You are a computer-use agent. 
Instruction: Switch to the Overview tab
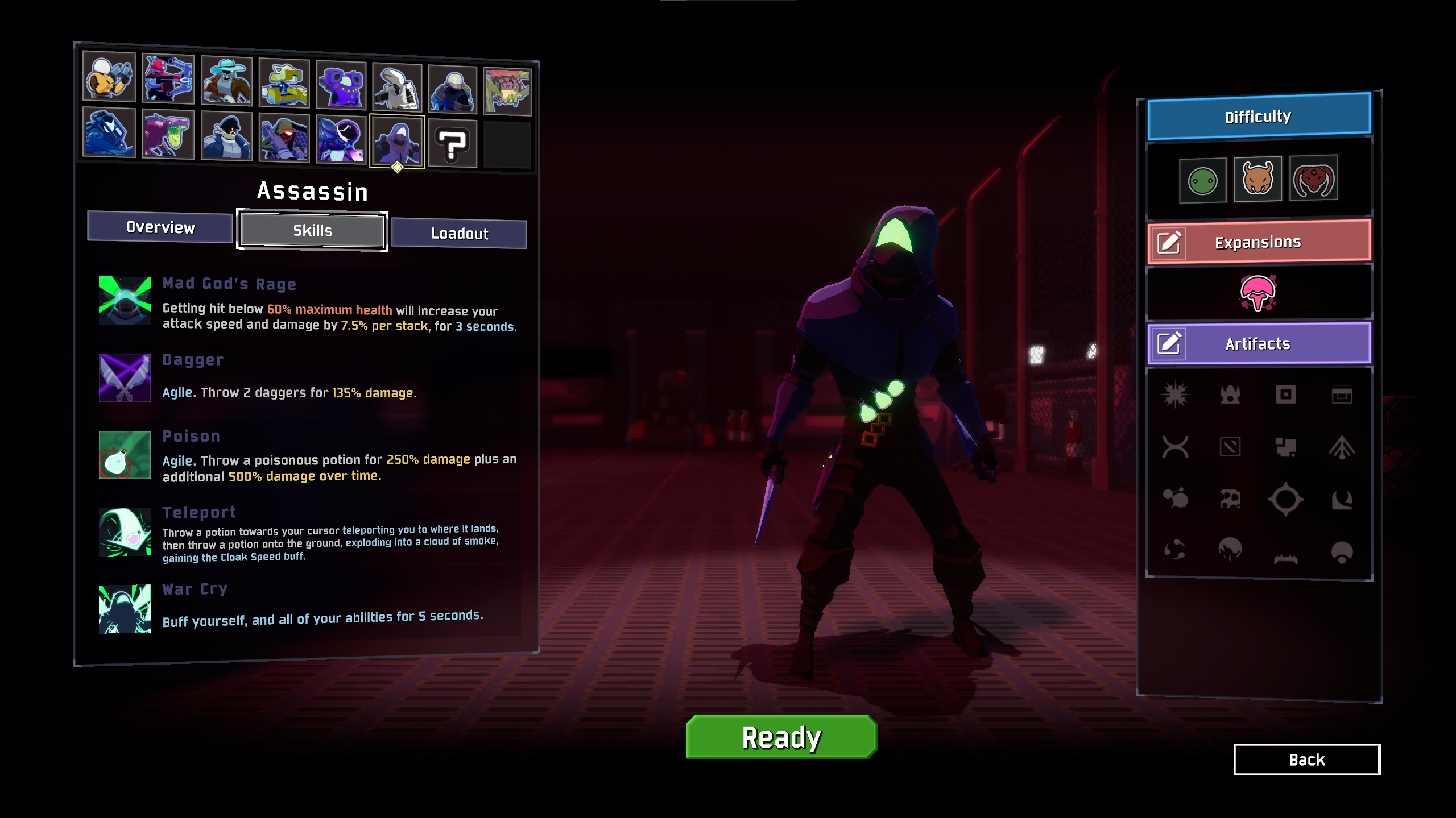tap(160, 227)
